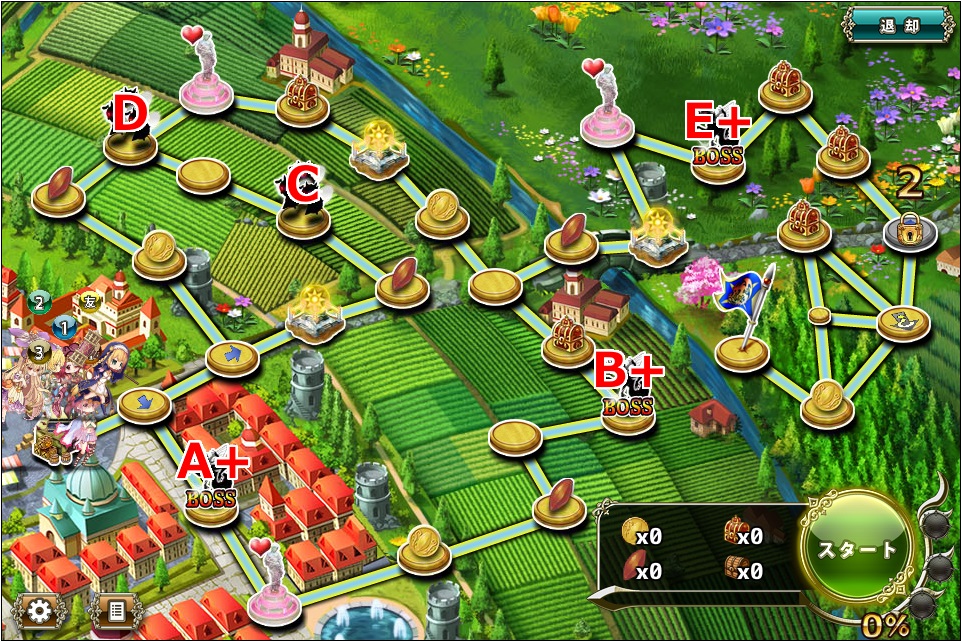962x642 pixels.
Task: Pick the map node labeled C
Action: coord(302,214)
